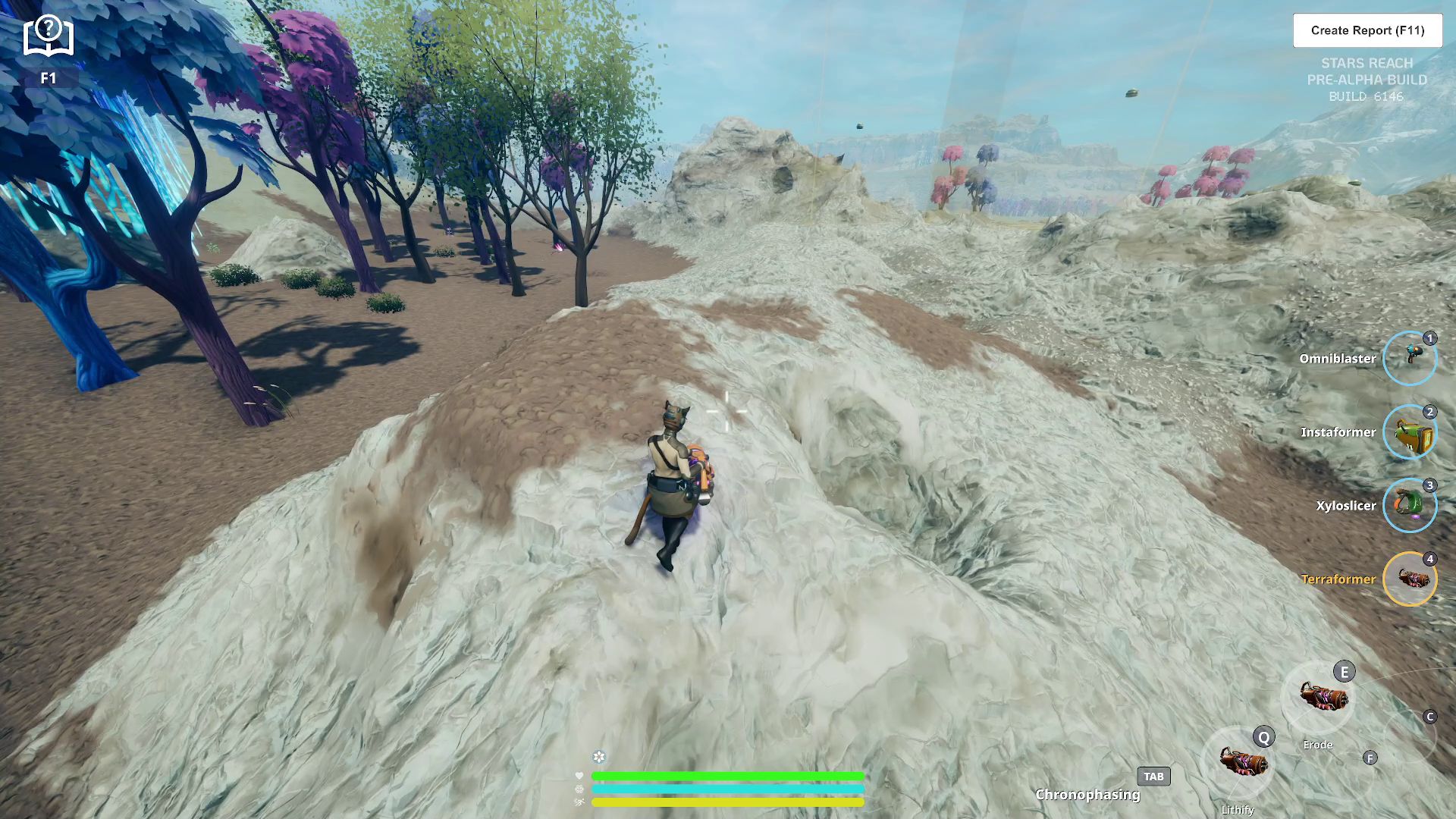
Task: Open the help book icon
Action: coord(49,36)
